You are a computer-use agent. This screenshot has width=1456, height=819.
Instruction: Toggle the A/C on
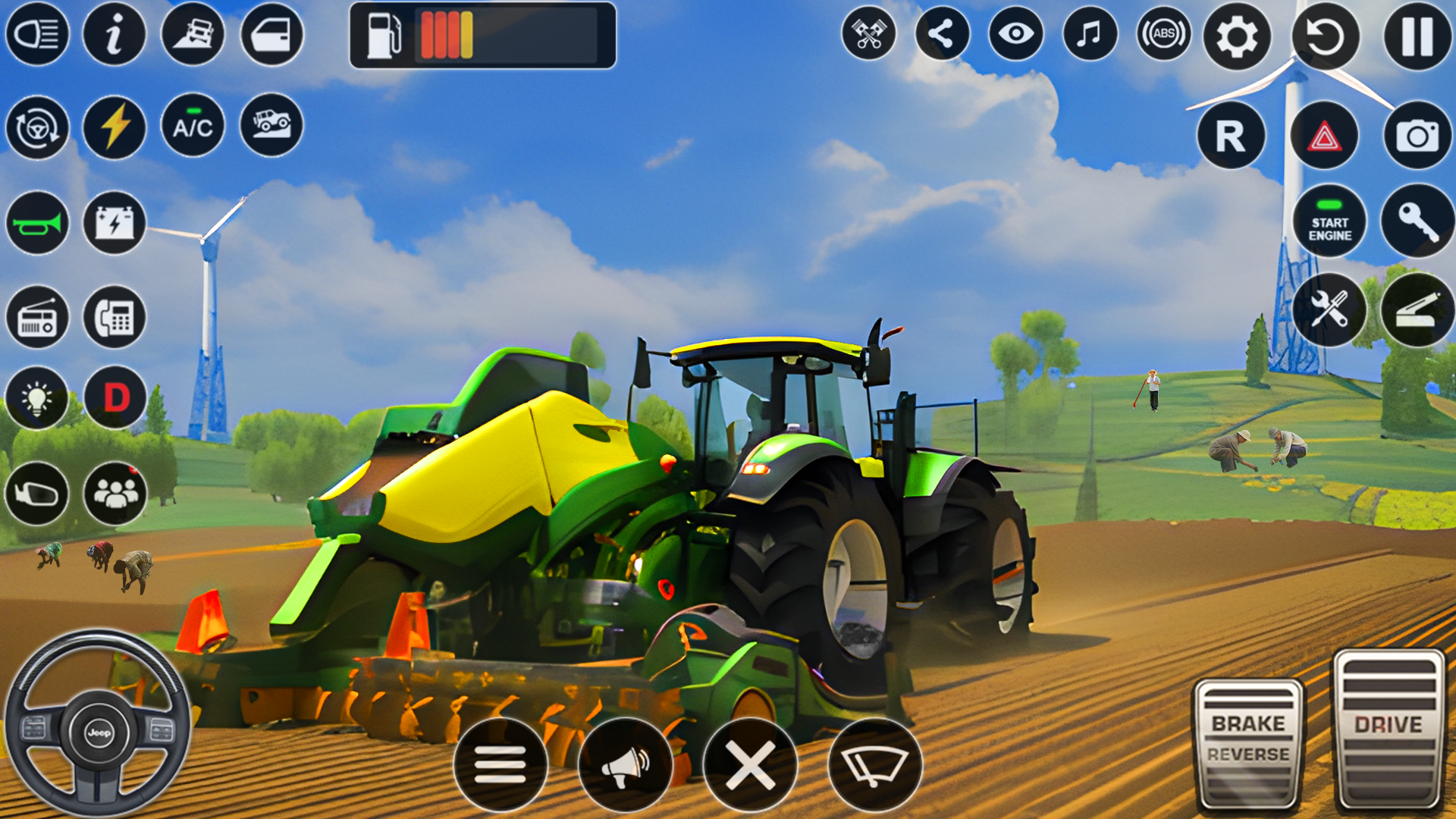[x=193, y=127]
